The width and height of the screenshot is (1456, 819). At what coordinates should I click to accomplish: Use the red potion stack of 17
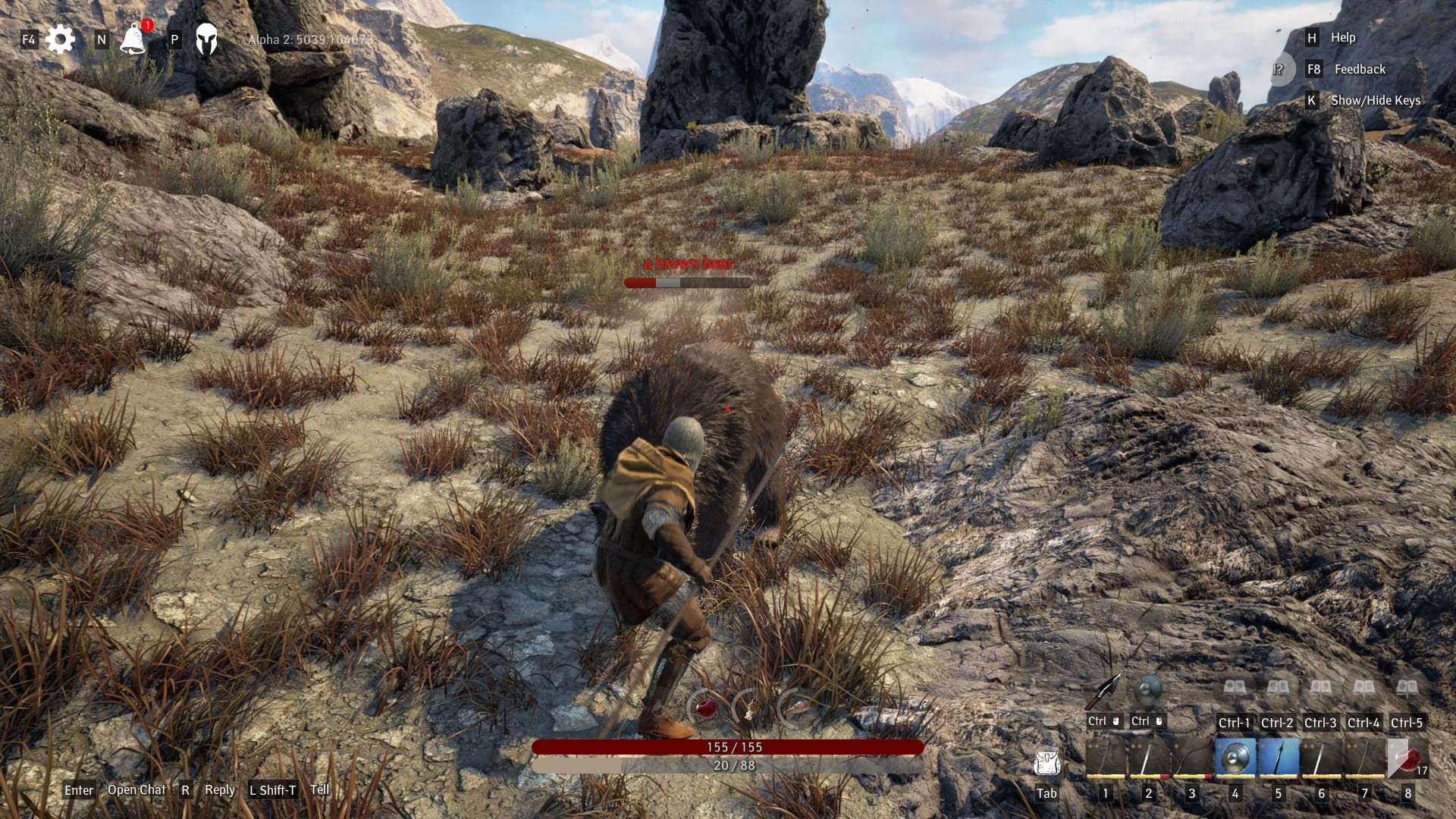coord(1407,759)
